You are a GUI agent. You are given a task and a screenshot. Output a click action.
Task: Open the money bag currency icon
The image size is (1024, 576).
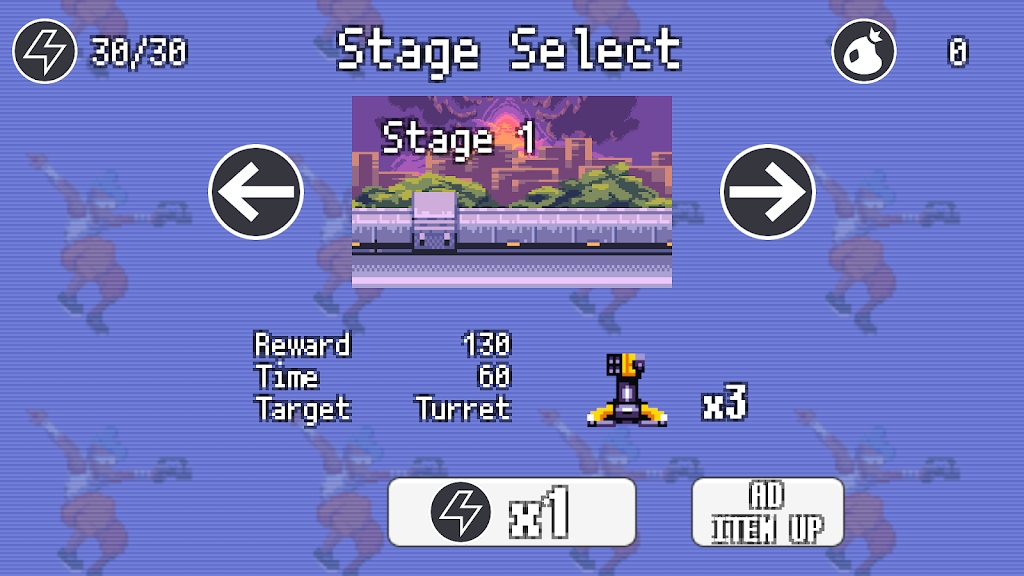pyautogui.click(x=864, y=51)
